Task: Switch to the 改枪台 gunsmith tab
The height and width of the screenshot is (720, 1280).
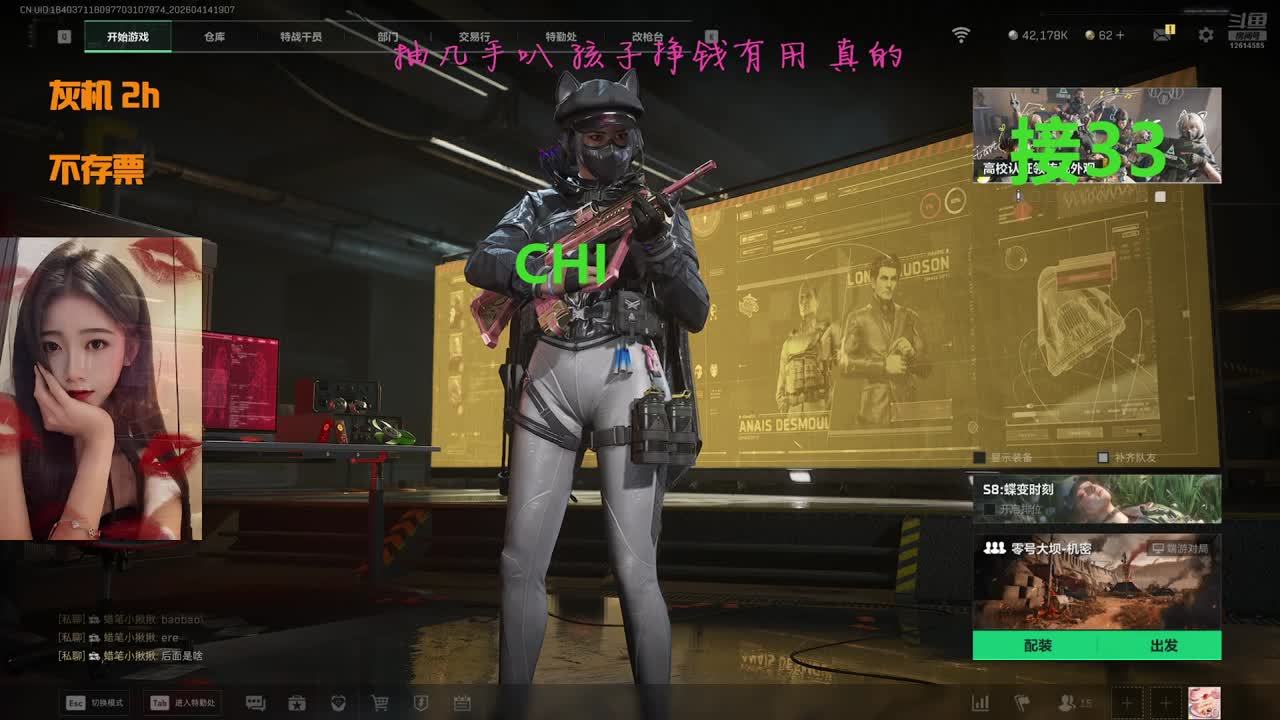Action: (x=647, y=37)
